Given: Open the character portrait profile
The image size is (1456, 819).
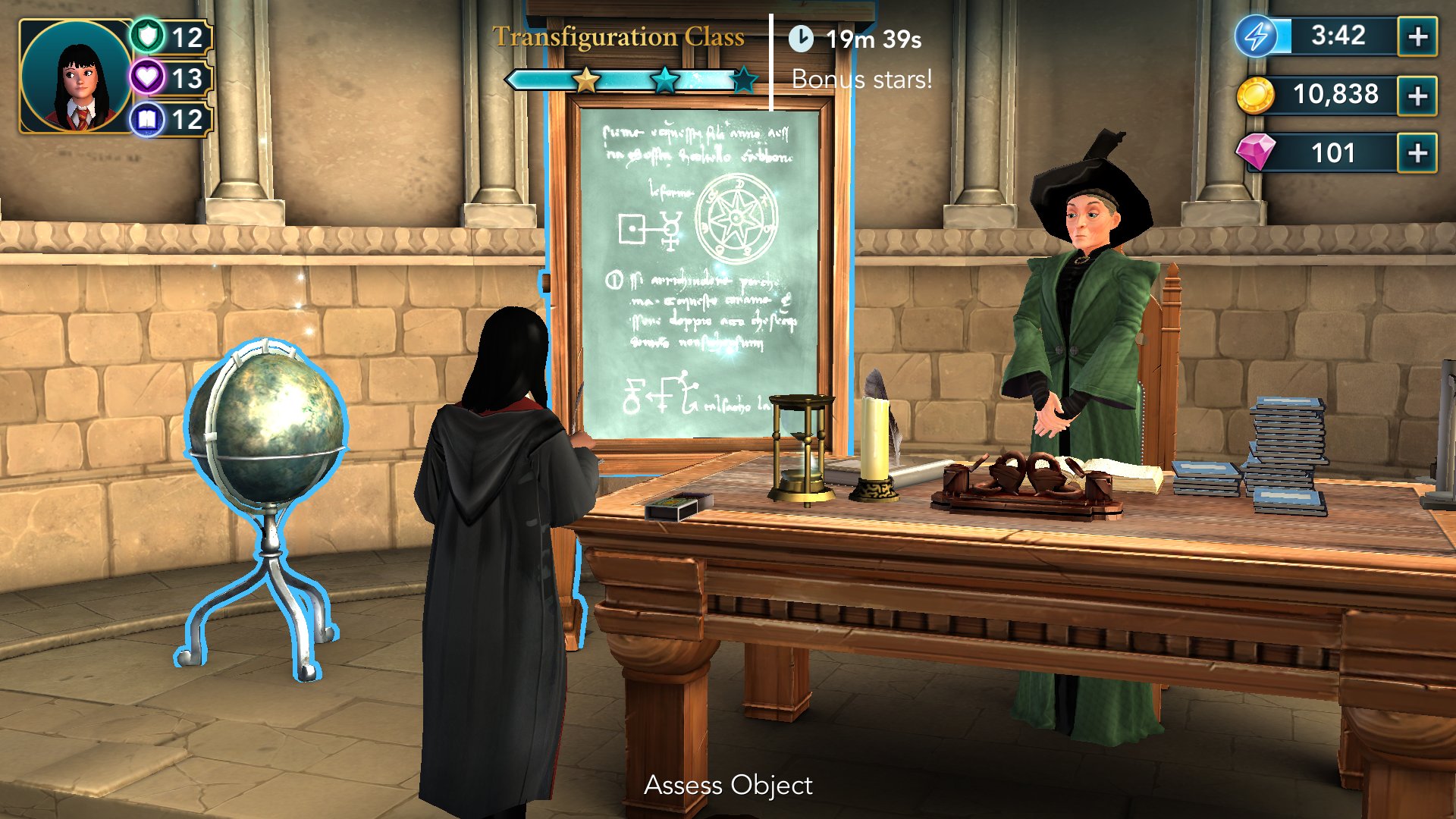Looking at the screenshot, I should point(74,76).
